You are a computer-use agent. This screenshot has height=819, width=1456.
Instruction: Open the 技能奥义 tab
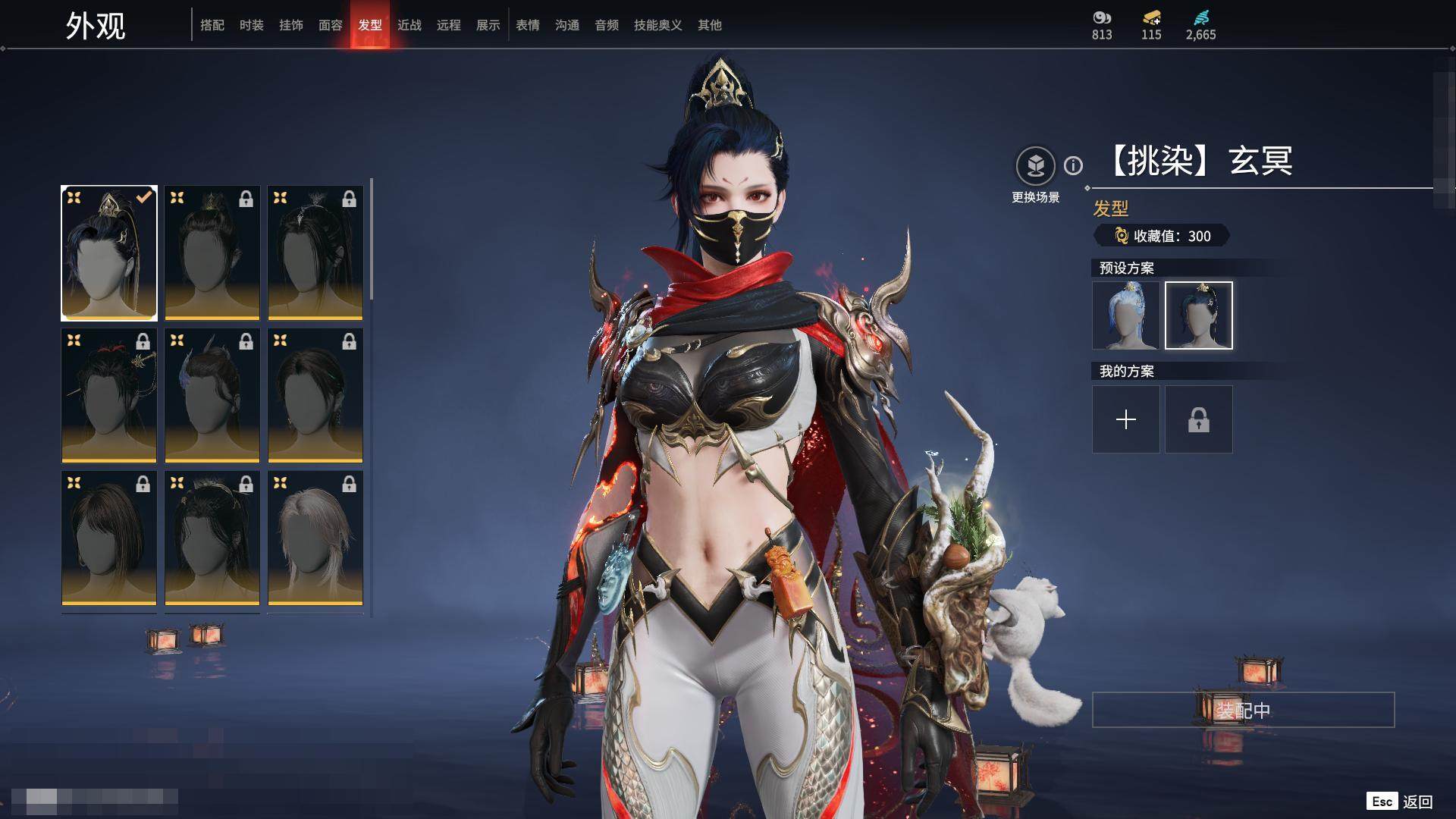pos(658,25)
